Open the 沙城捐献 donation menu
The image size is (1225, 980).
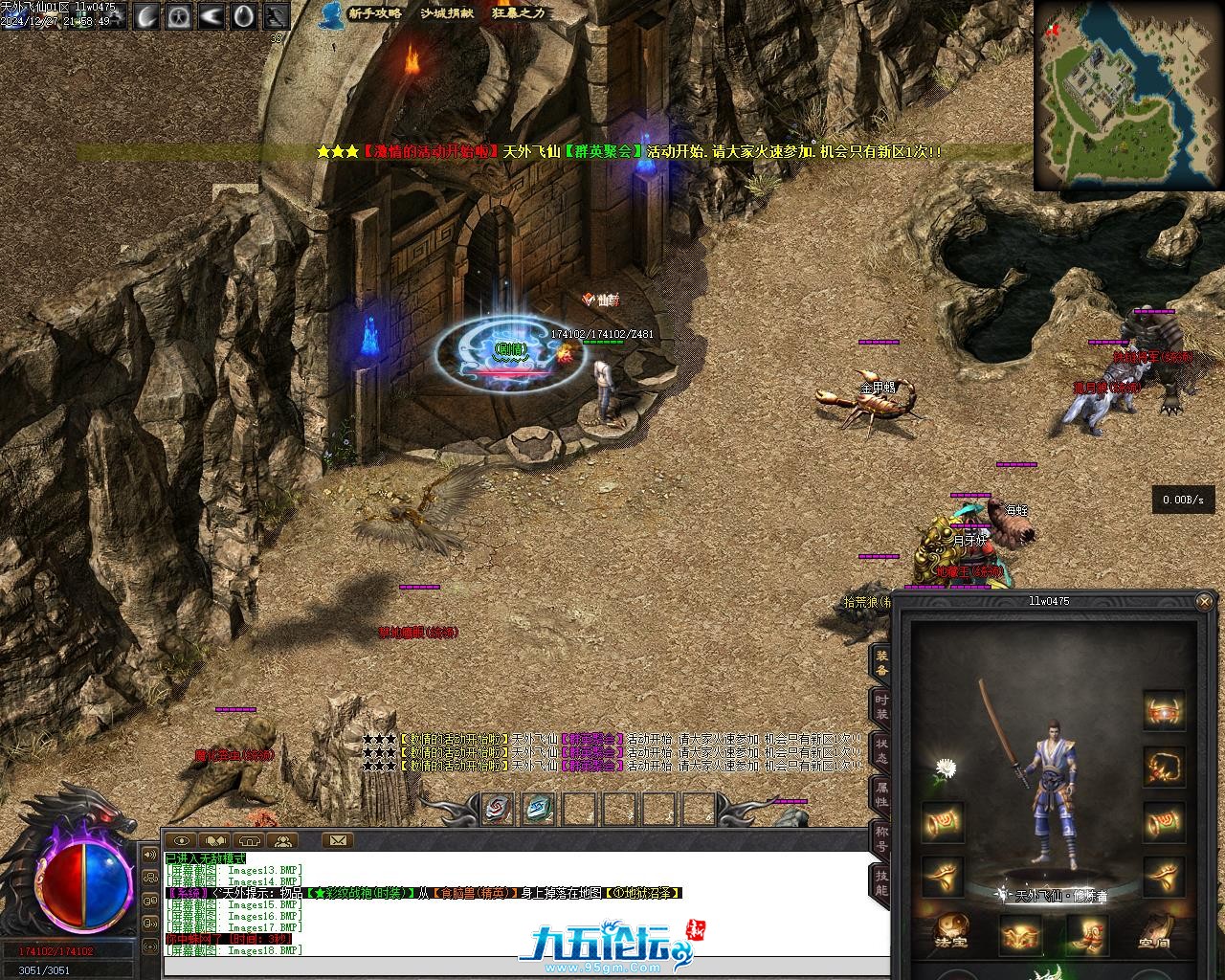(447, 13)
